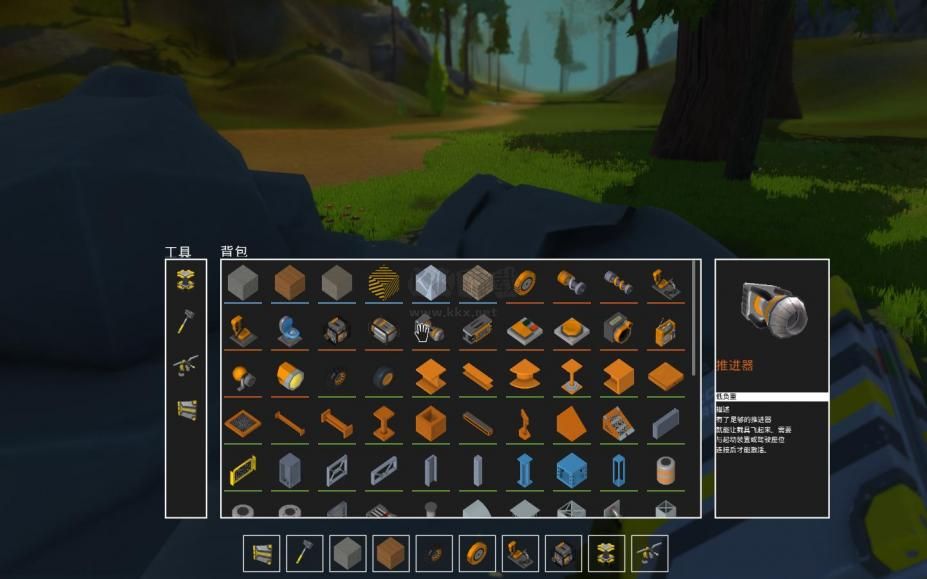Choose the lift tool in tools panel

click(185, 279)
